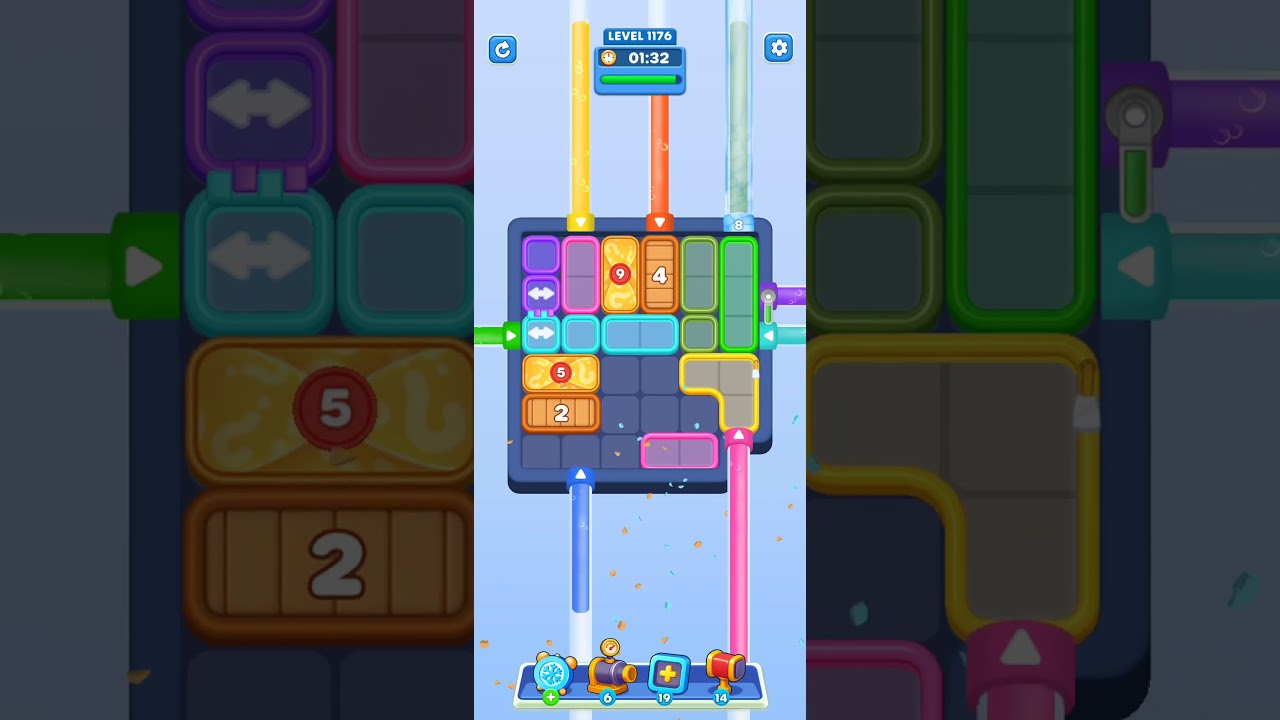This screenshot has width=1280, height=720.
Task: Toggle the double-arrow block in the top-left grid
Action: [x=540, y=293]
